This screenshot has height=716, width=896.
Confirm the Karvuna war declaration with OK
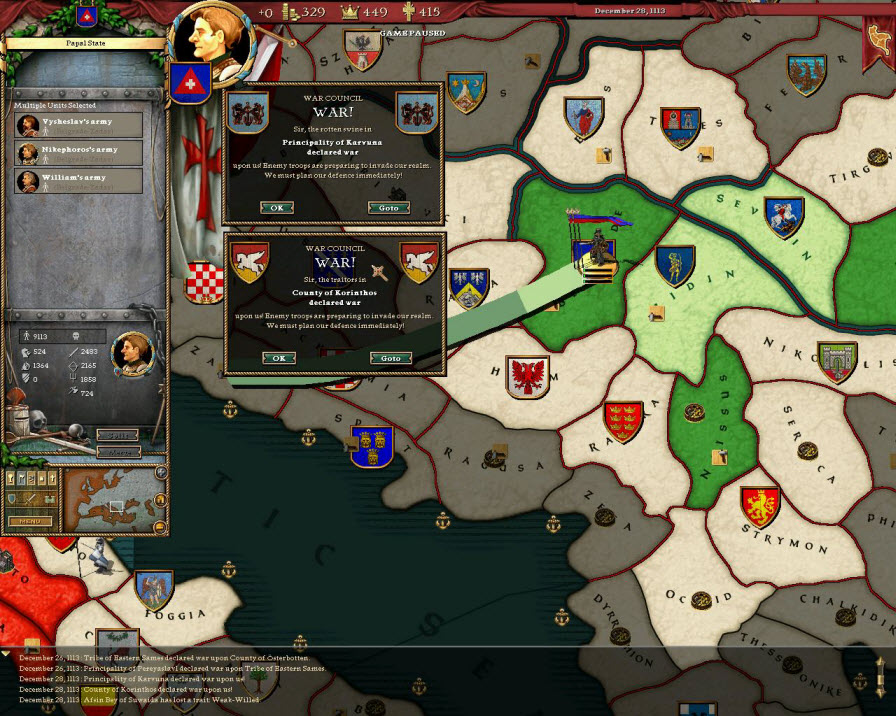277,208
